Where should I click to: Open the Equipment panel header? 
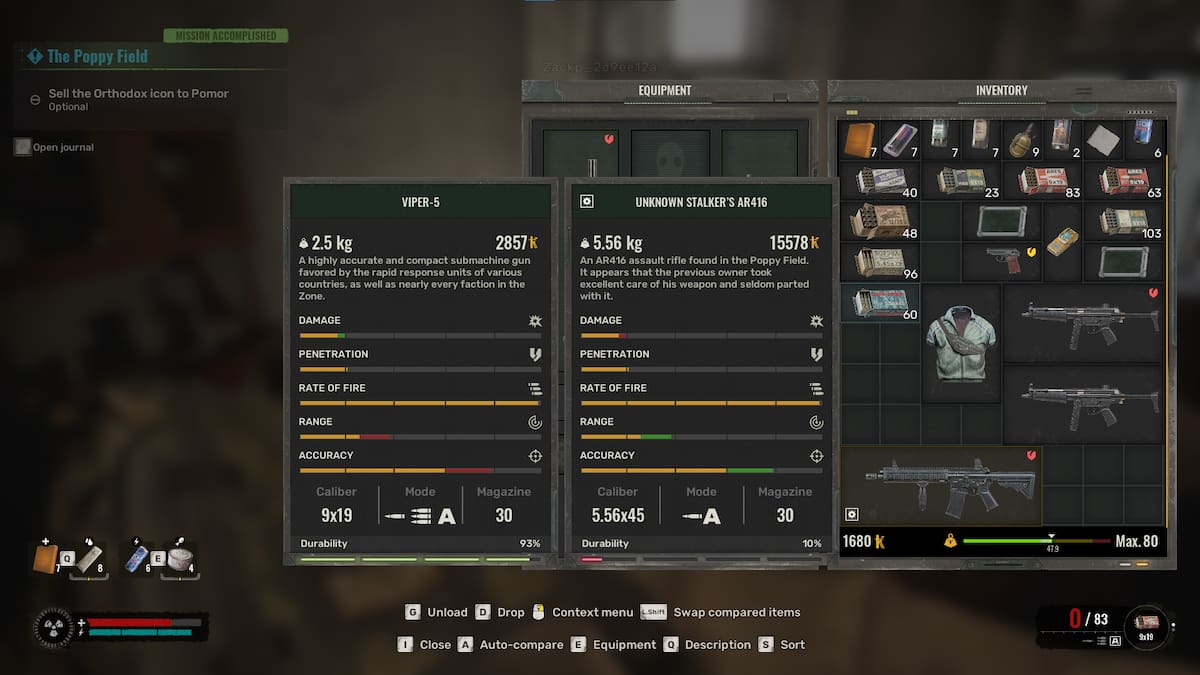coord(665,90)
